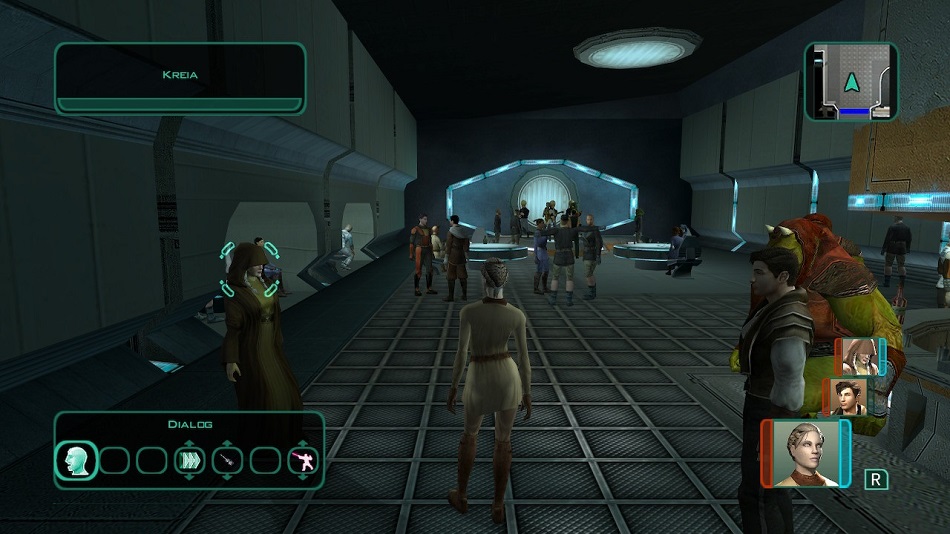950x534 pixels.
Task: Use the item in the action bar
Action: [x=227, y=461]
